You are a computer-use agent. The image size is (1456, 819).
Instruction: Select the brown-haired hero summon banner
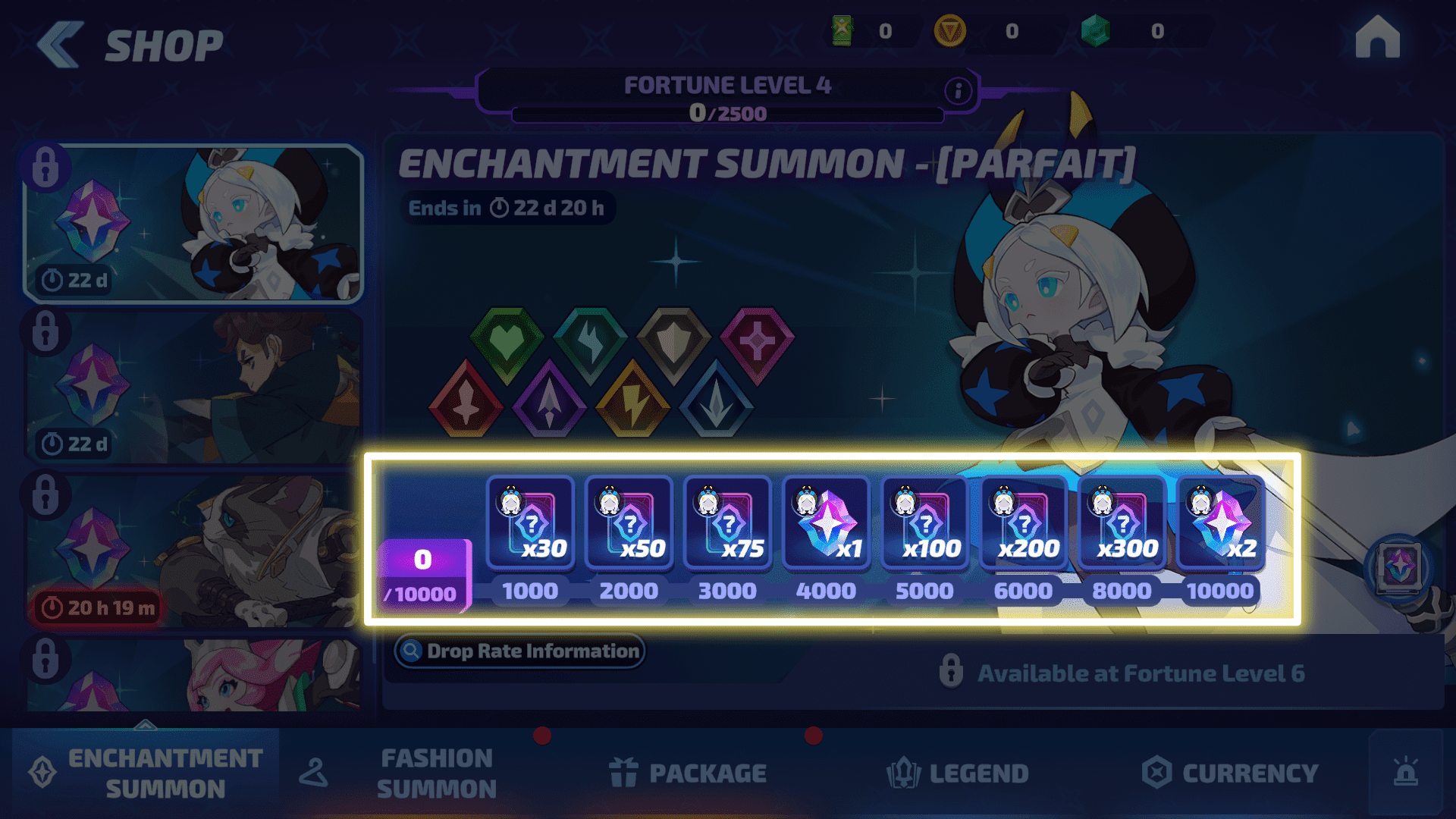[x=193, y=388]
